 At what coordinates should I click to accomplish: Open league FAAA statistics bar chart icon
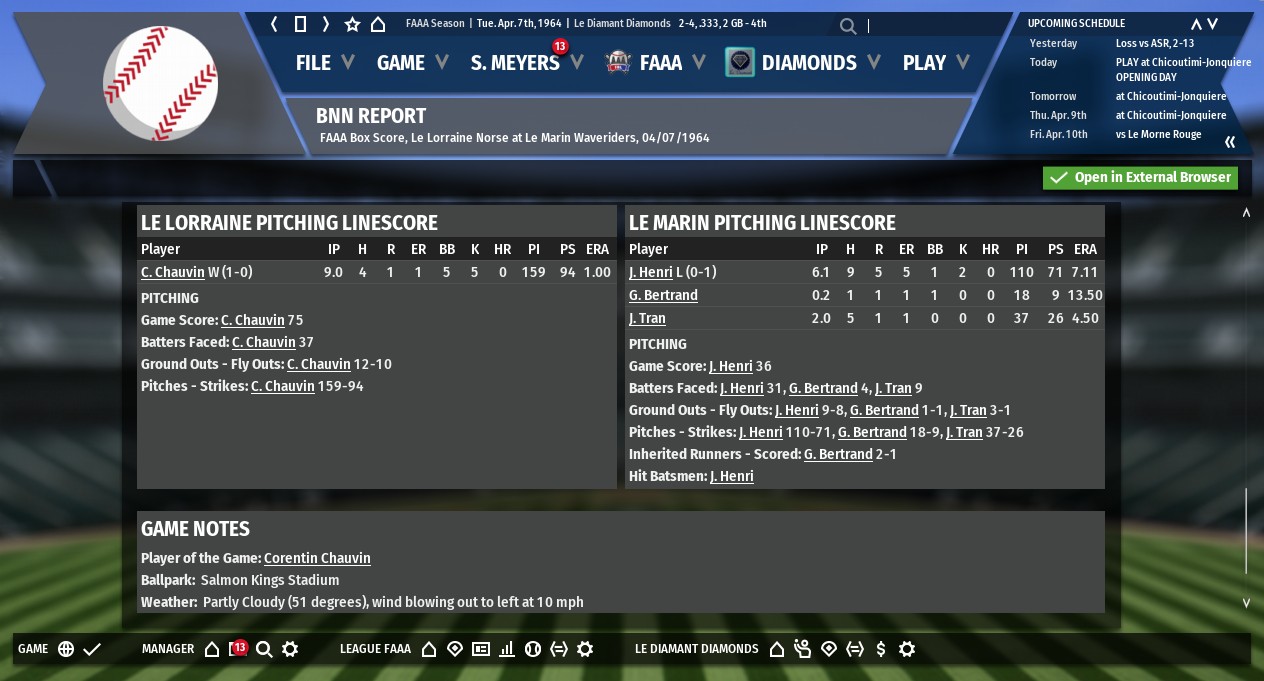click(x=507, y=649)
